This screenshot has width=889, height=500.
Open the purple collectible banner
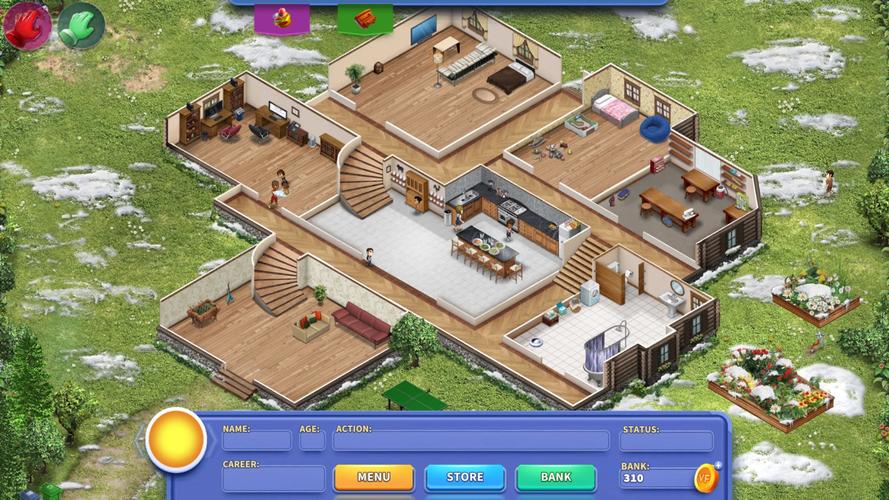tap(281, 18)
